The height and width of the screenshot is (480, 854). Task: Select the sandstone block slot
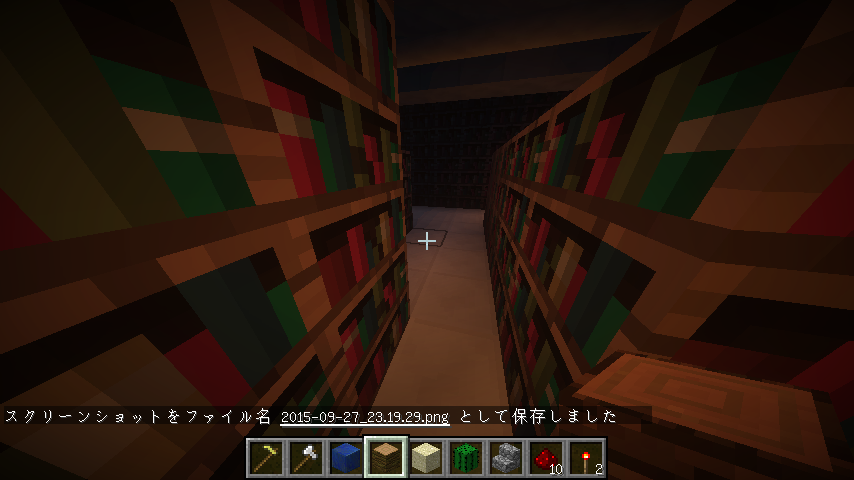pyautogui.click(x=426, y=458)
